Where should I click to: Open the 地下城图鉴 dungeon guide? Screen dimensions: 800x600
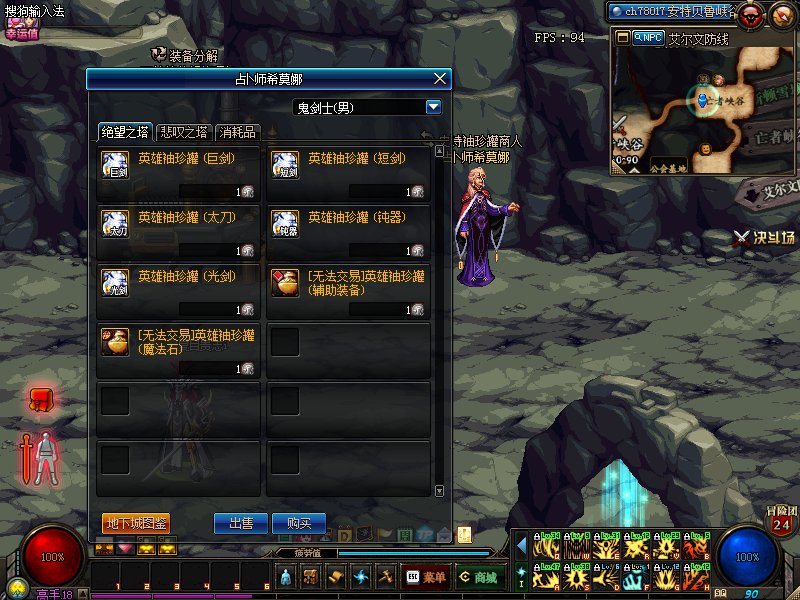(x=135, y=523)
